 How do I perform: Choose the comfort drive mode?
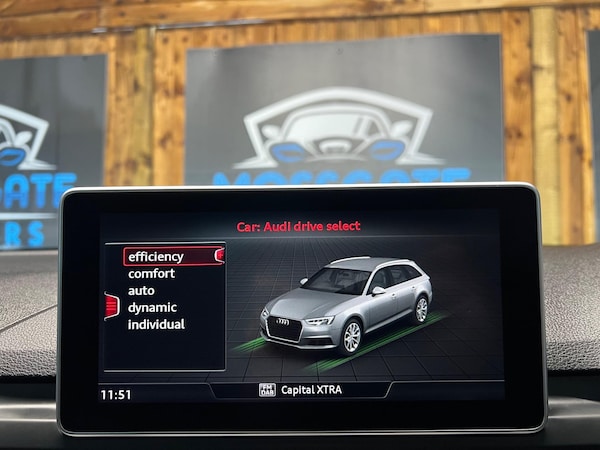pyautogui.click(x=151, y=273)
